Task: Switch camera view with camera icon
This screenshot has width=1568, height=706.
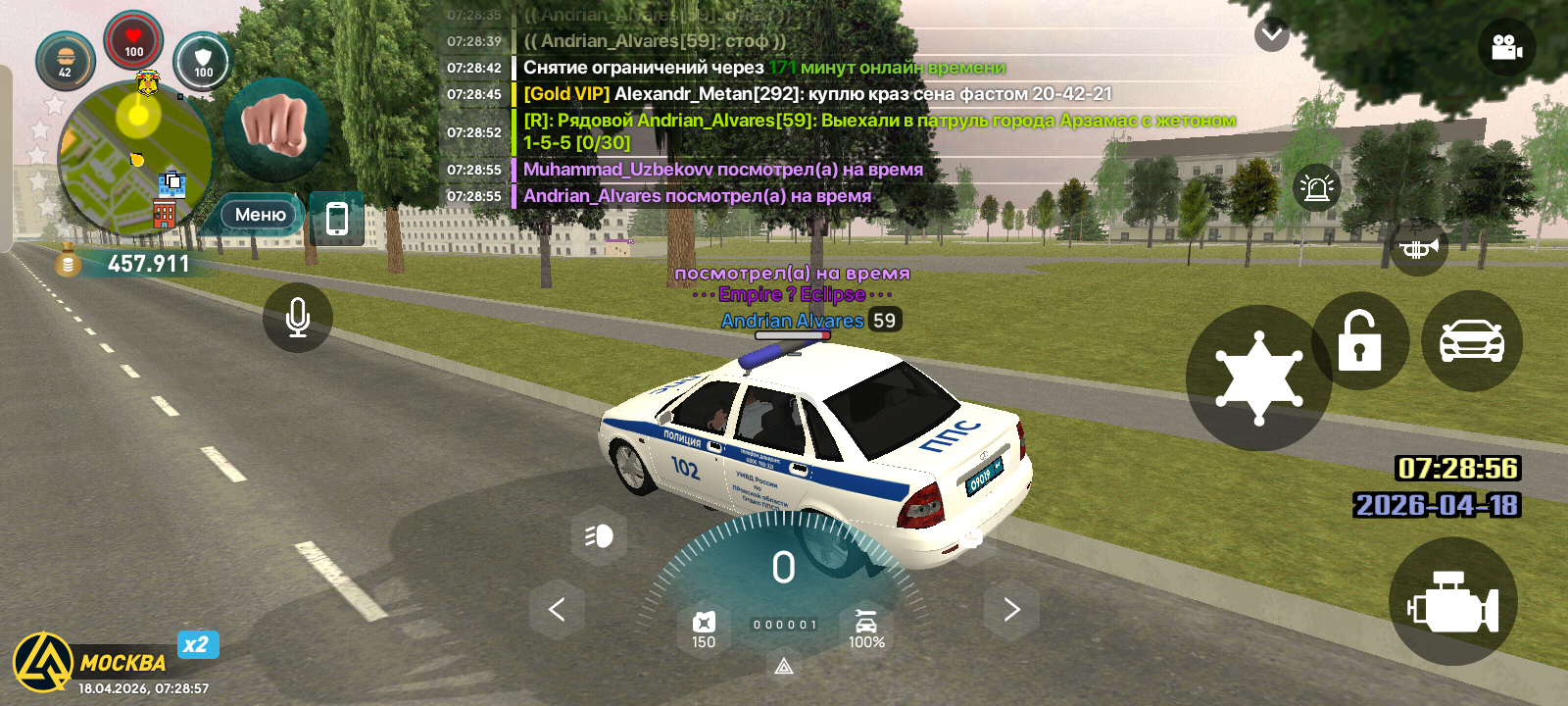Action: [1506, 47]
